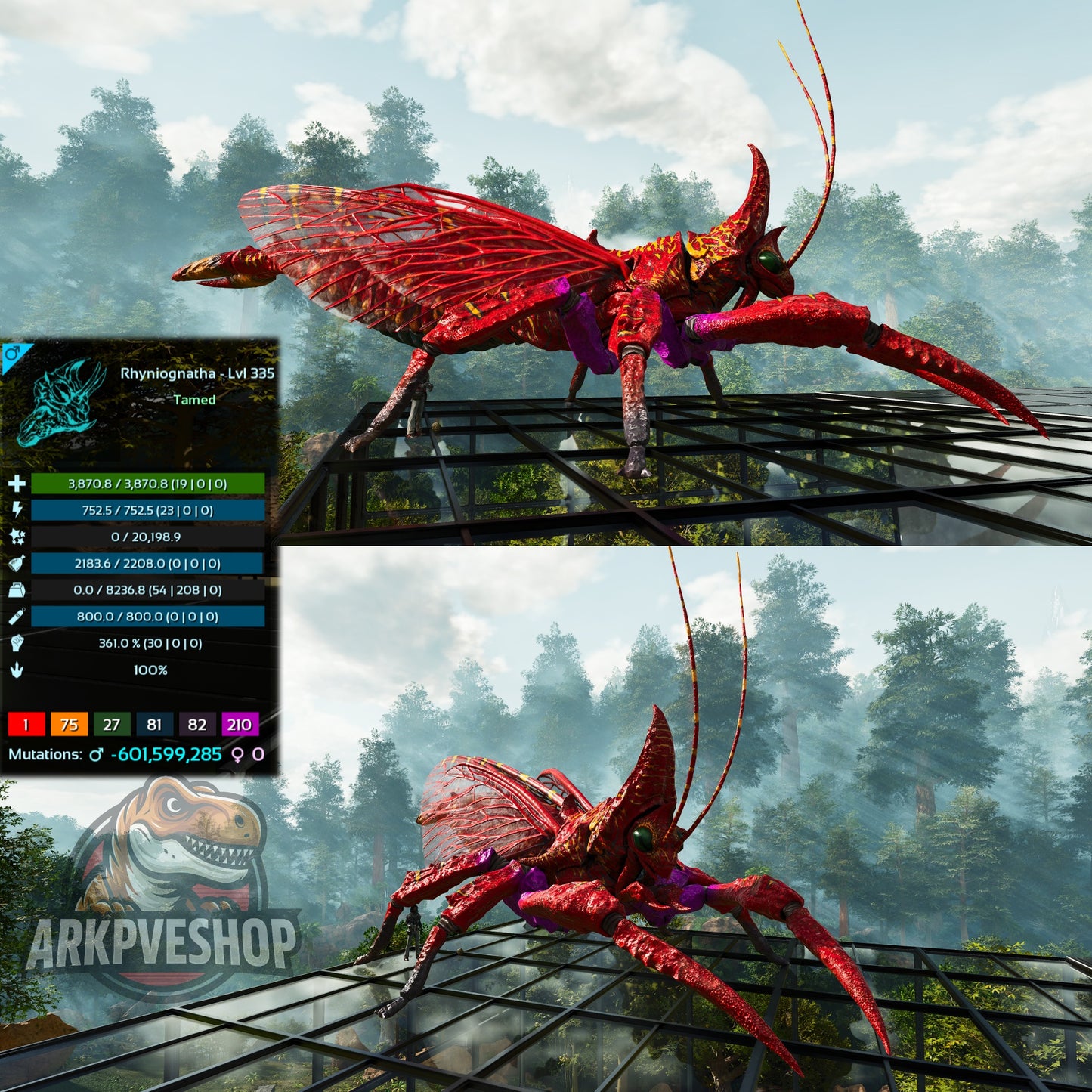Screen dimensions: 1092x1092
Task: Pick the dark green swatch numbered 27
Action: (x=111, y=725)
